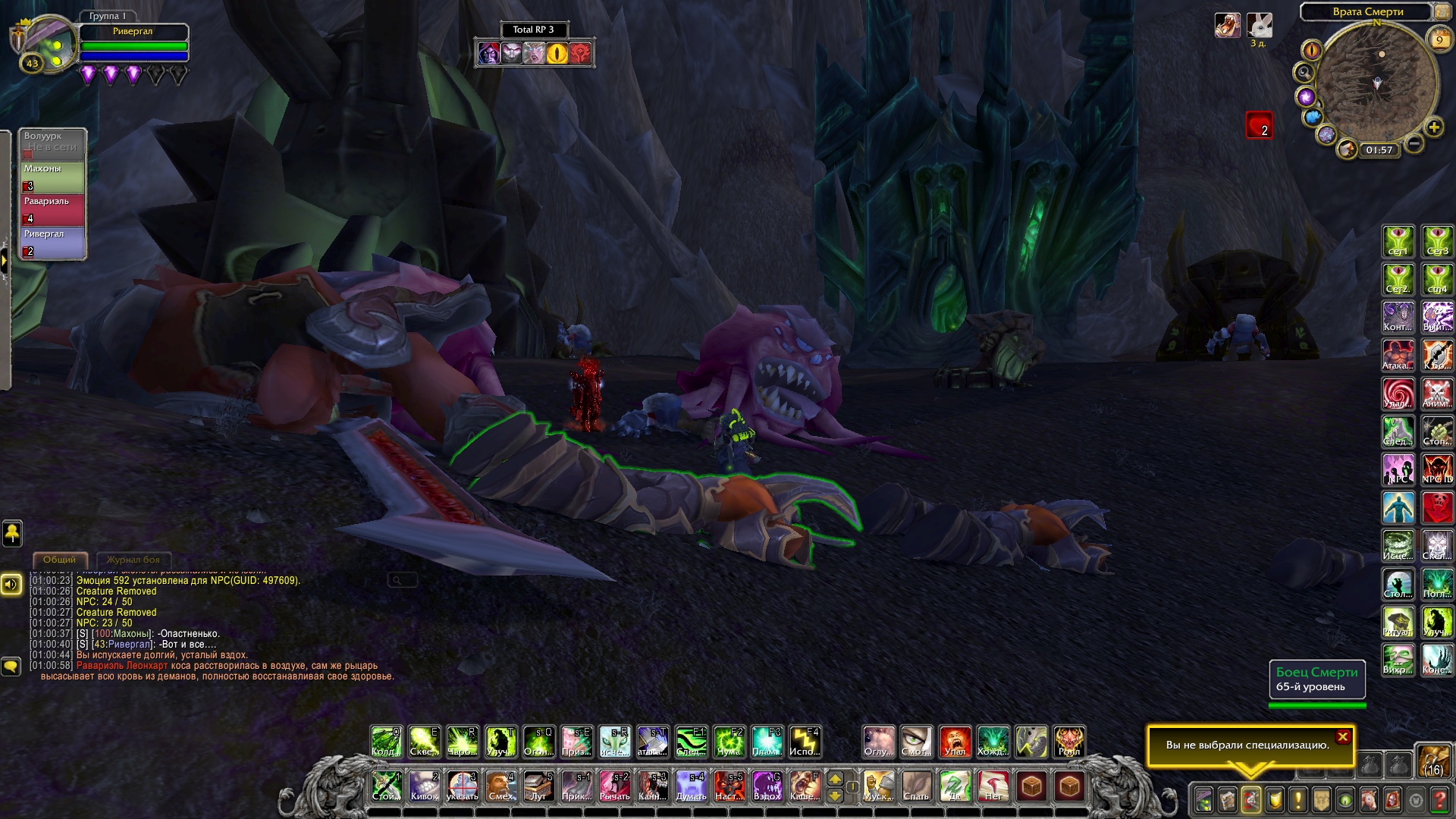This screenshot has width=1456, height=819.
Task: Open the tracking magnifier minimap button
Action: click(x=1304, y=73)
